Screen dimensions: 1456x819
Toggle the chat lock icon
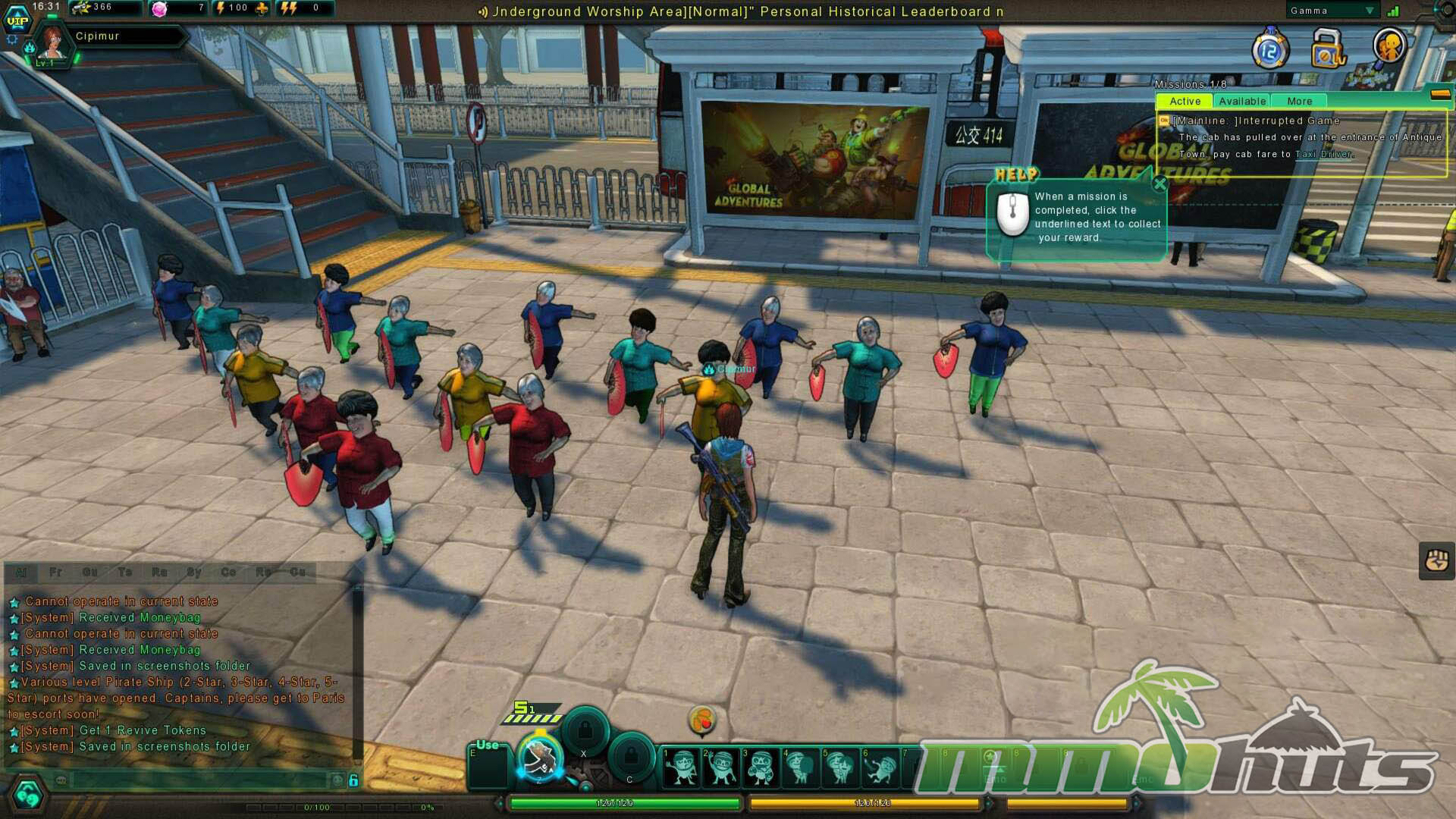click(x=353, y=780)
